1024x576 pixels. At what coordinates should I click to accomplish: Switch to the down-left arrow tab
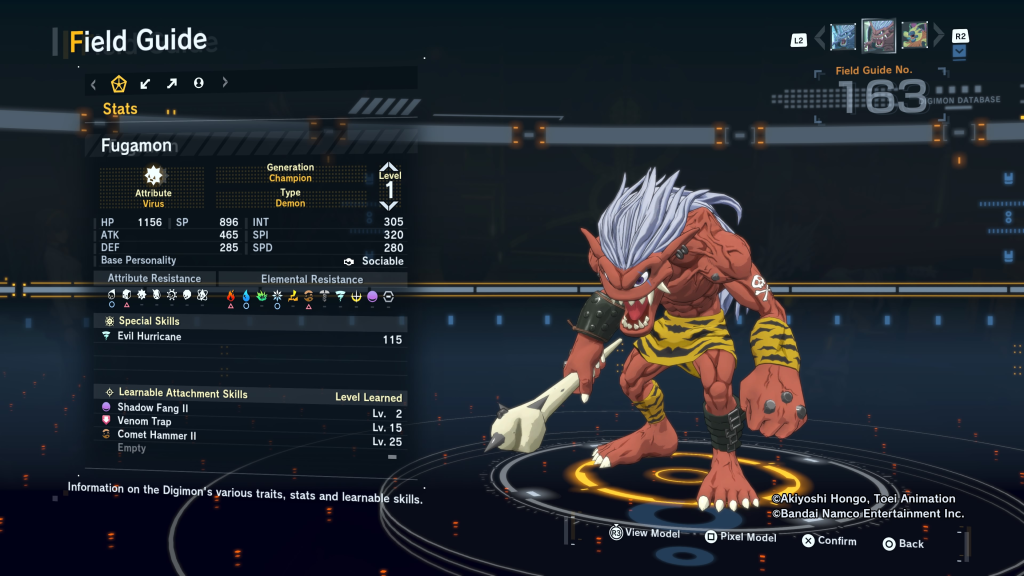[146, 83]
